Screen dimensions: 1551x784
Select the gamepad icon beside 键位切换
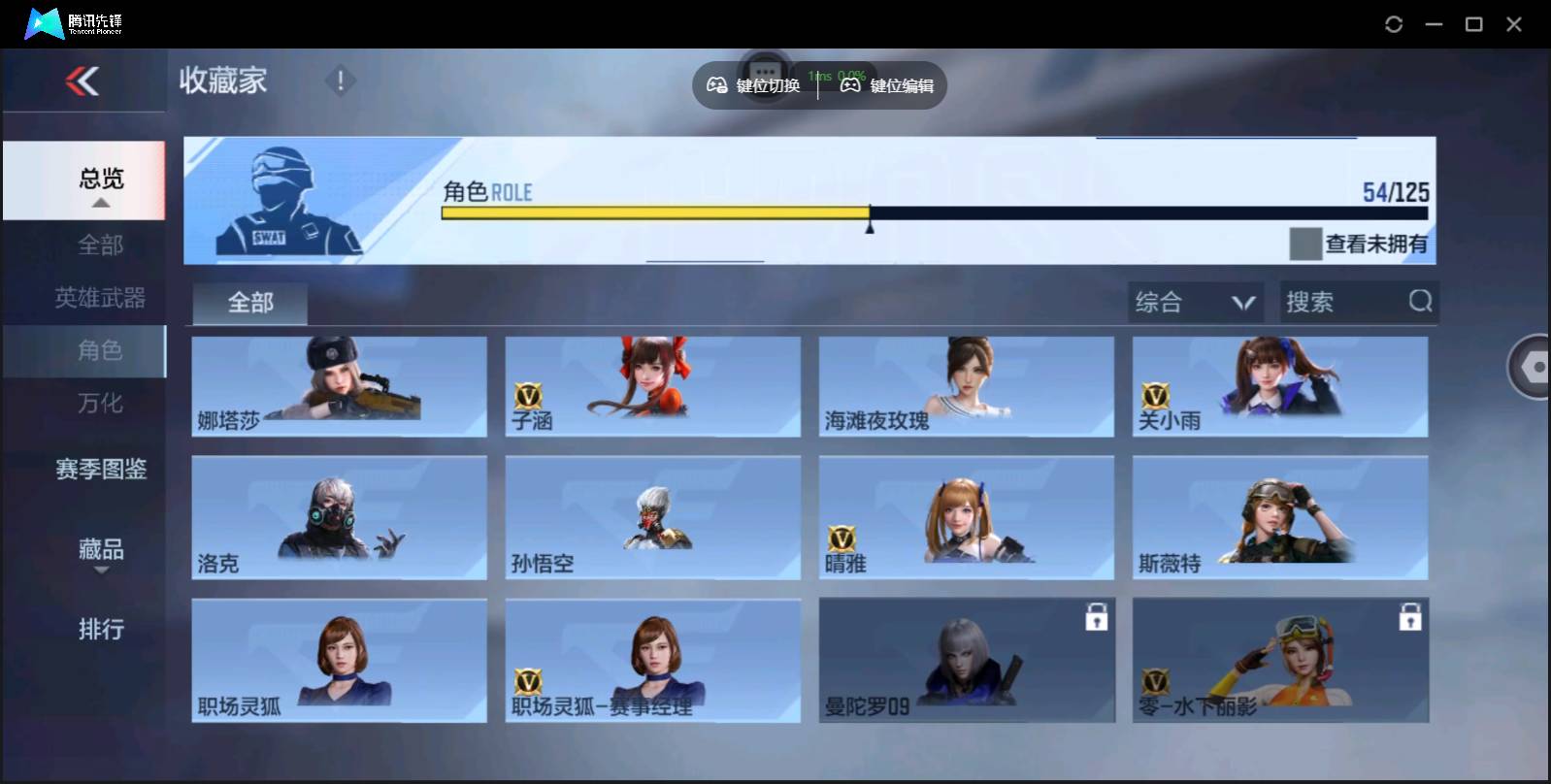click(717, 85)
